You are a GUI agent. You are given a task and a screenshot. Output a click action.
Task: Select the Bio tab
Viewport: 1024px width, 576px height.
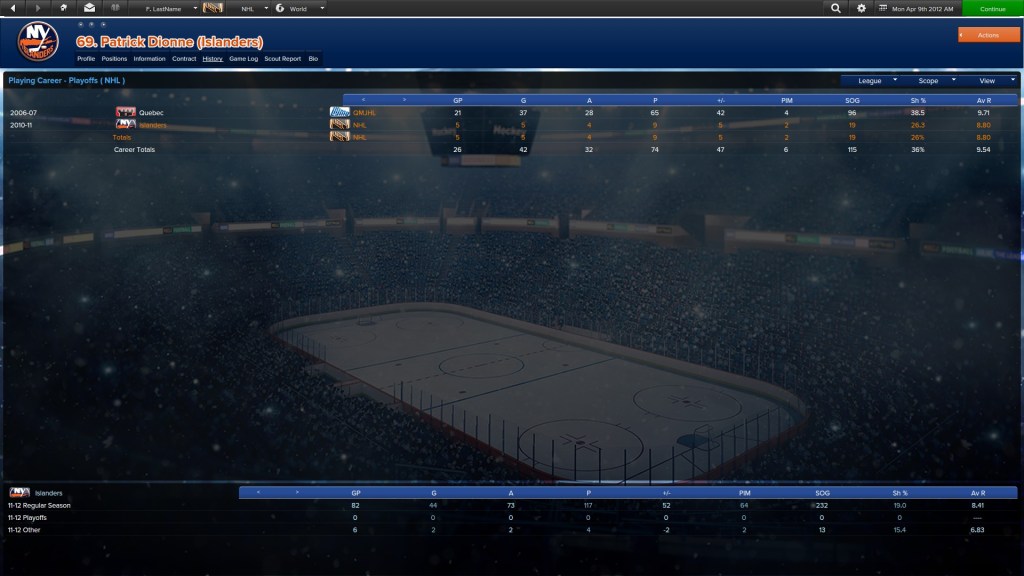313,59
